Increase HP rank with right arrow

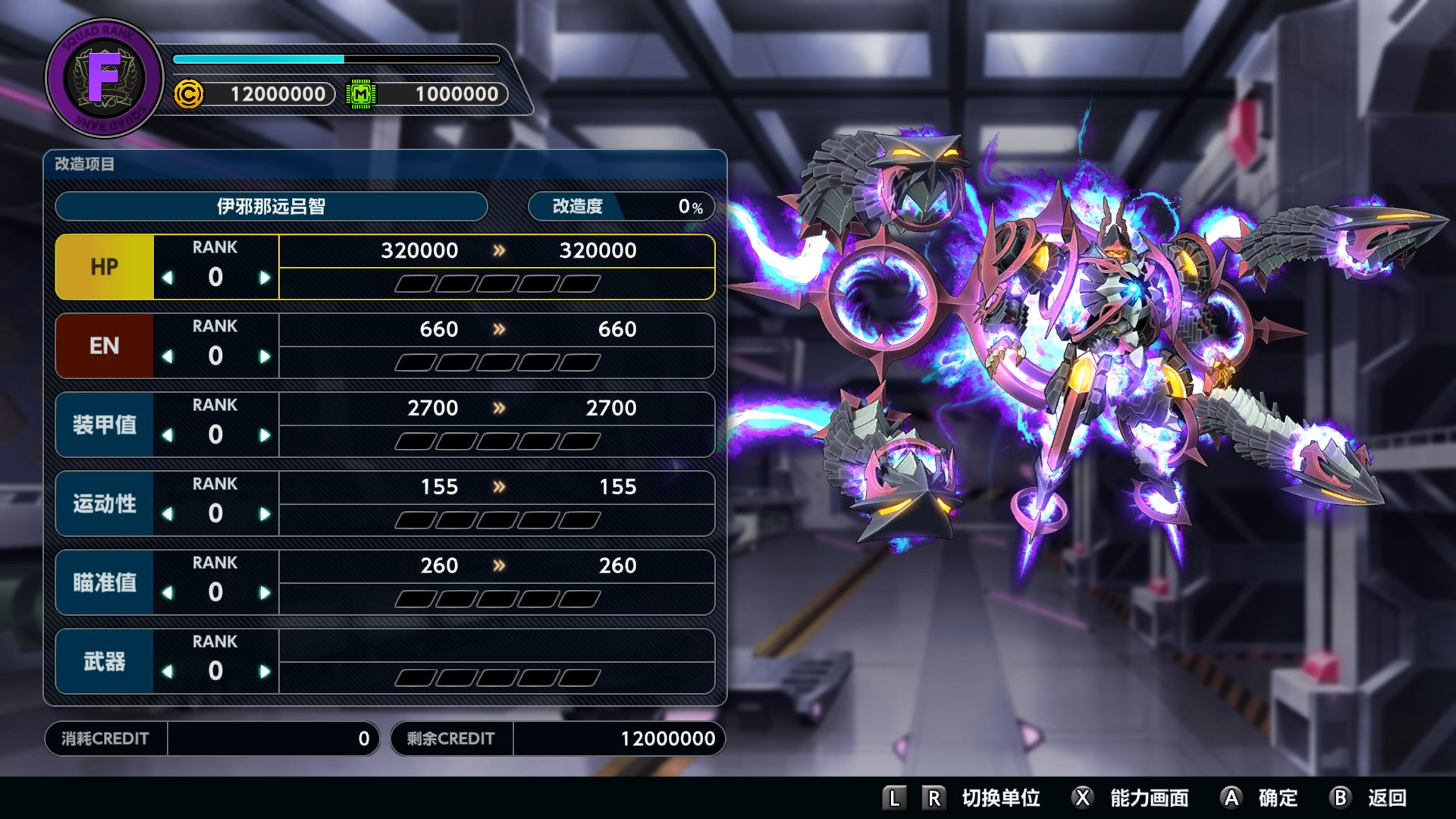[x=265, y=278]
